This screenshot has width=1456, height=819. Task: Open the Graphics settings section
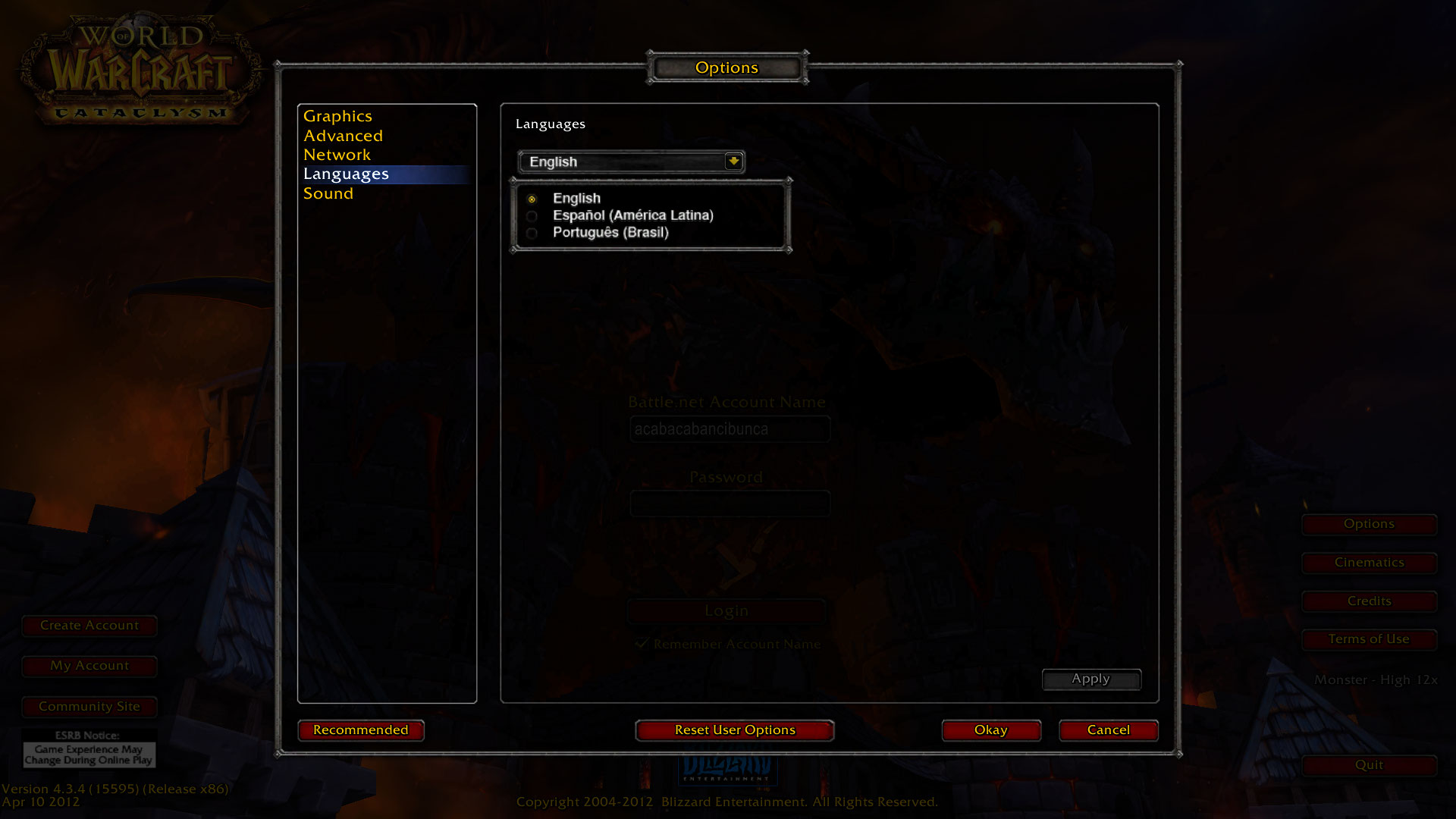(337, 117)
